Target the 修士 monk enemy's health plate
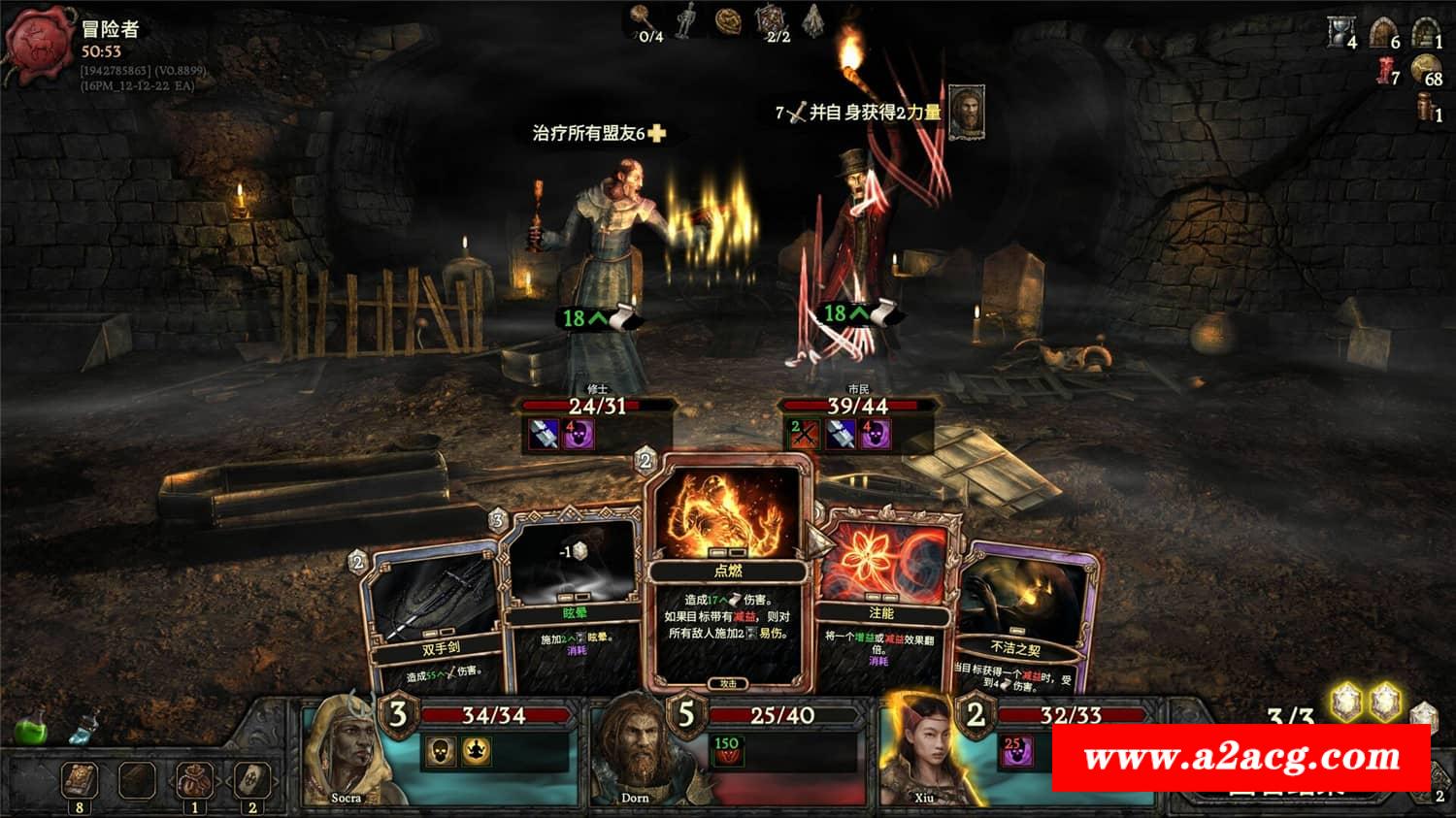Screen dimensions: 1456x818 tap(597, 406)
